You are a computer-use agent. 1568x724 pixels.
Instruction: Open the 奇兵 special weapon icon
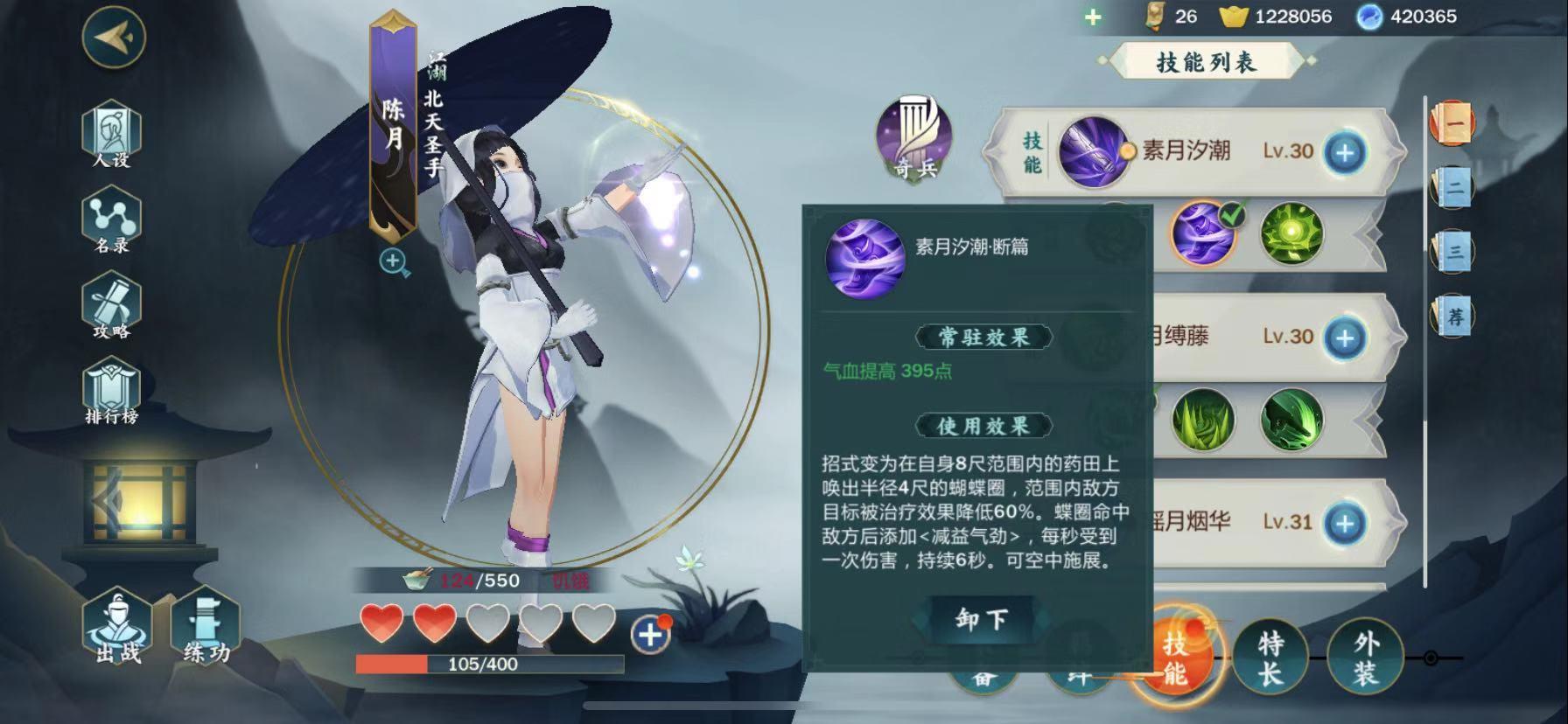914,140
